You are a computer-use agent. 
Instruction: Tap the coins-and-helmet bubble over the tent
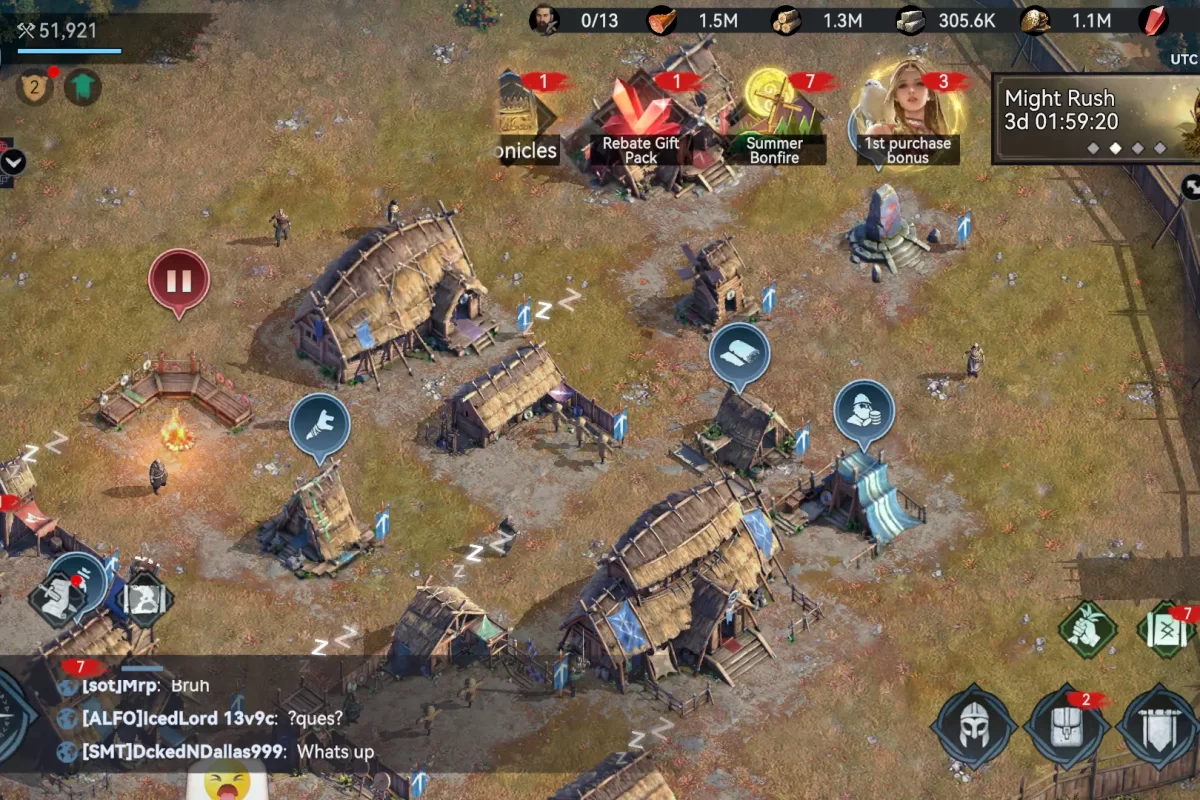pos(864,412)
